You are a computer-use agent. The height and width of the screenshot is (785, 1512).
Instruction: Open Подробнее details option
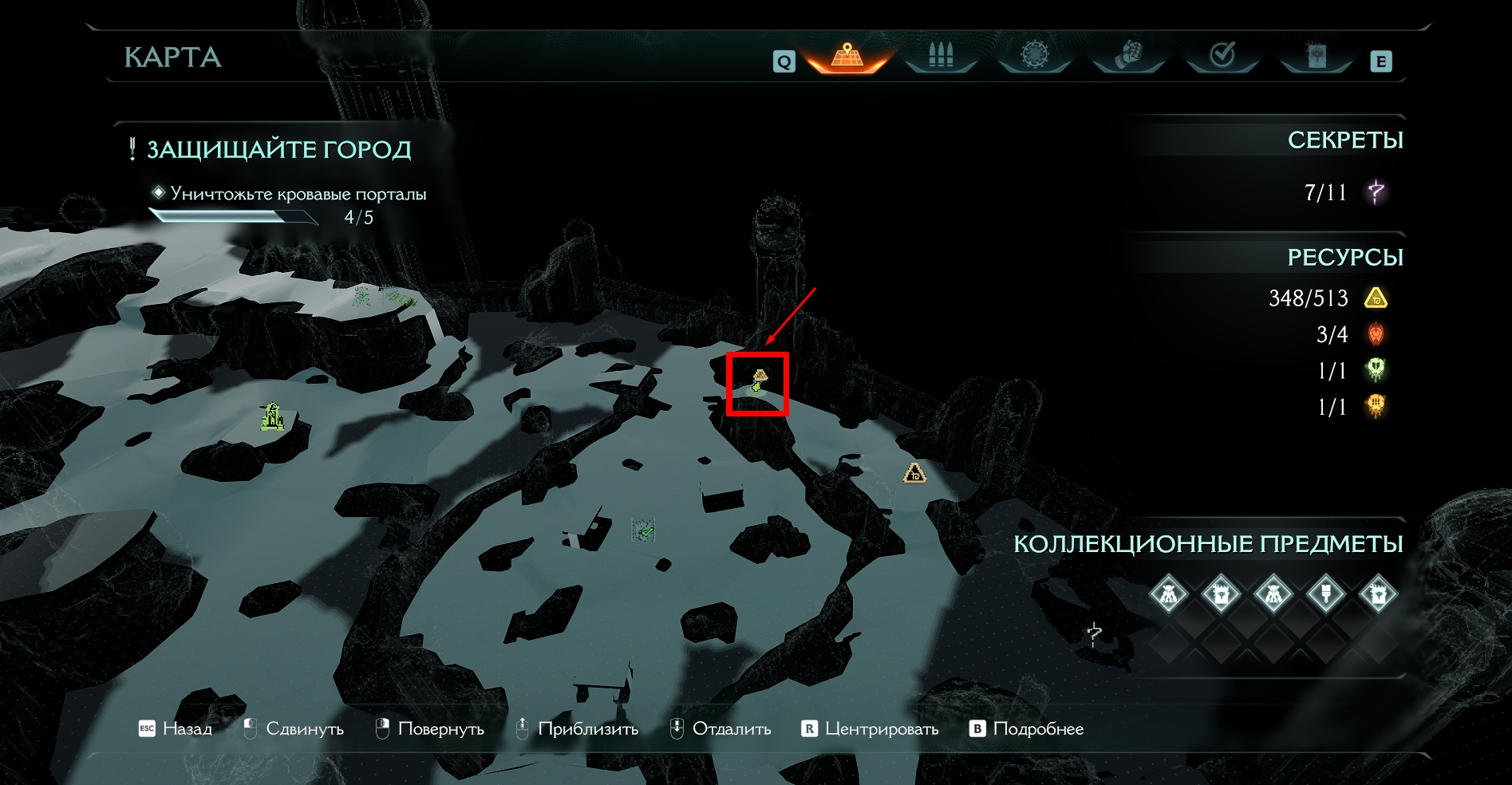pyautogui.click(x=1027, y=728)
